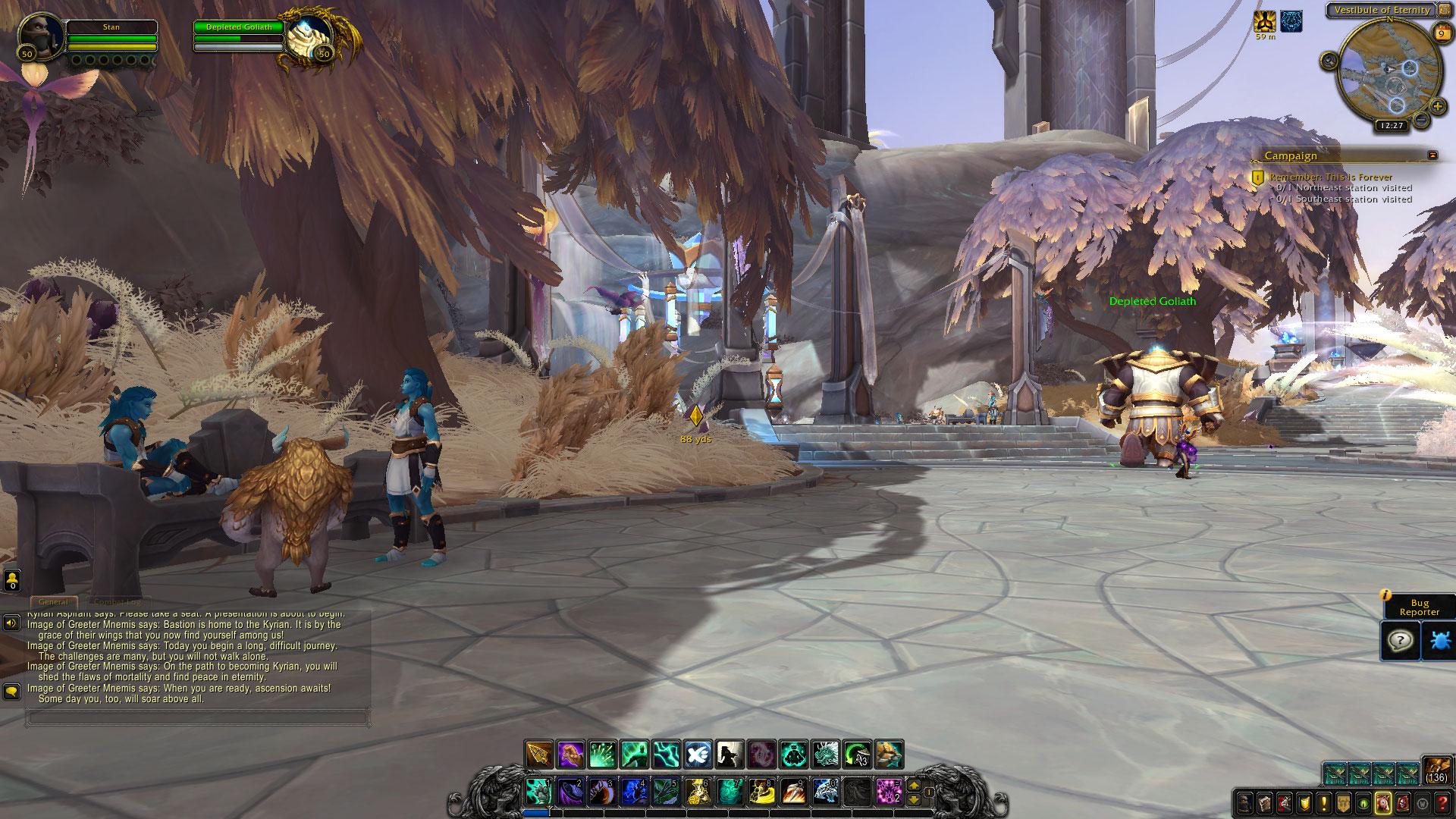This screenshot has width=1456, height=819.
Task: Switch to the General chat tab
Action: click(x=53, y=602)
